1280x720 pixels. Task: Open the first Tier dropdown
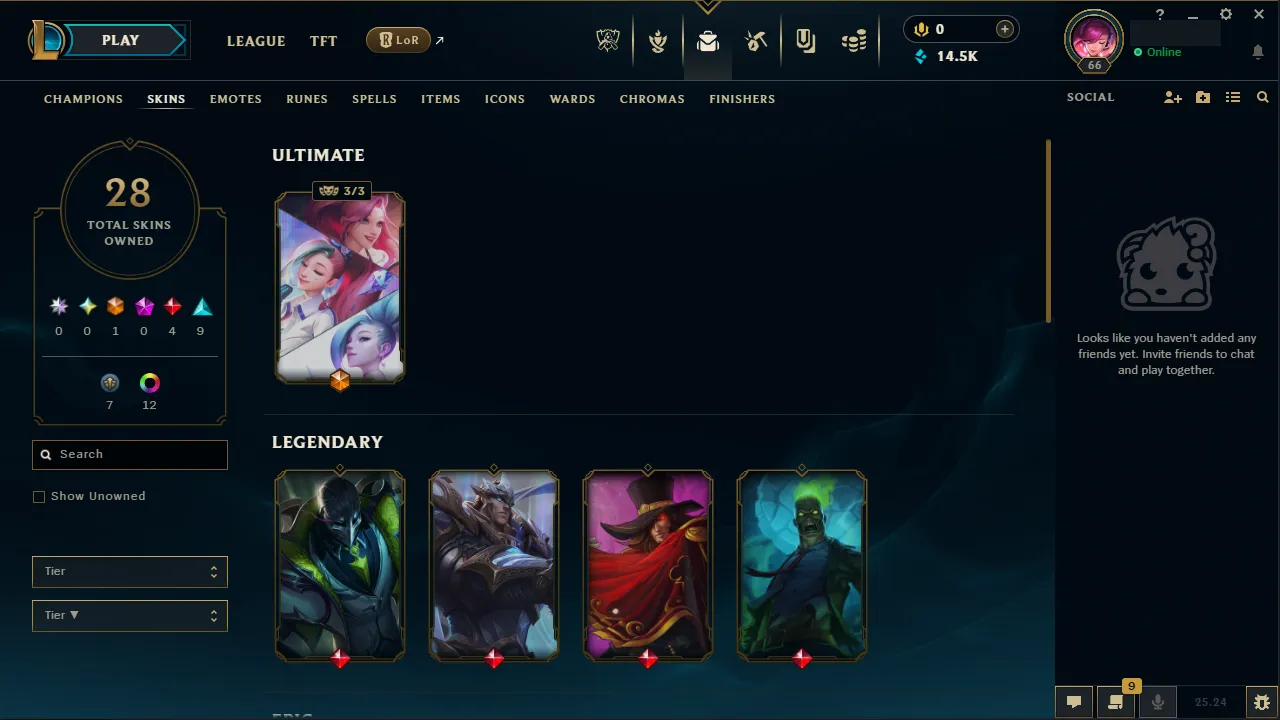tap(129, 571)
